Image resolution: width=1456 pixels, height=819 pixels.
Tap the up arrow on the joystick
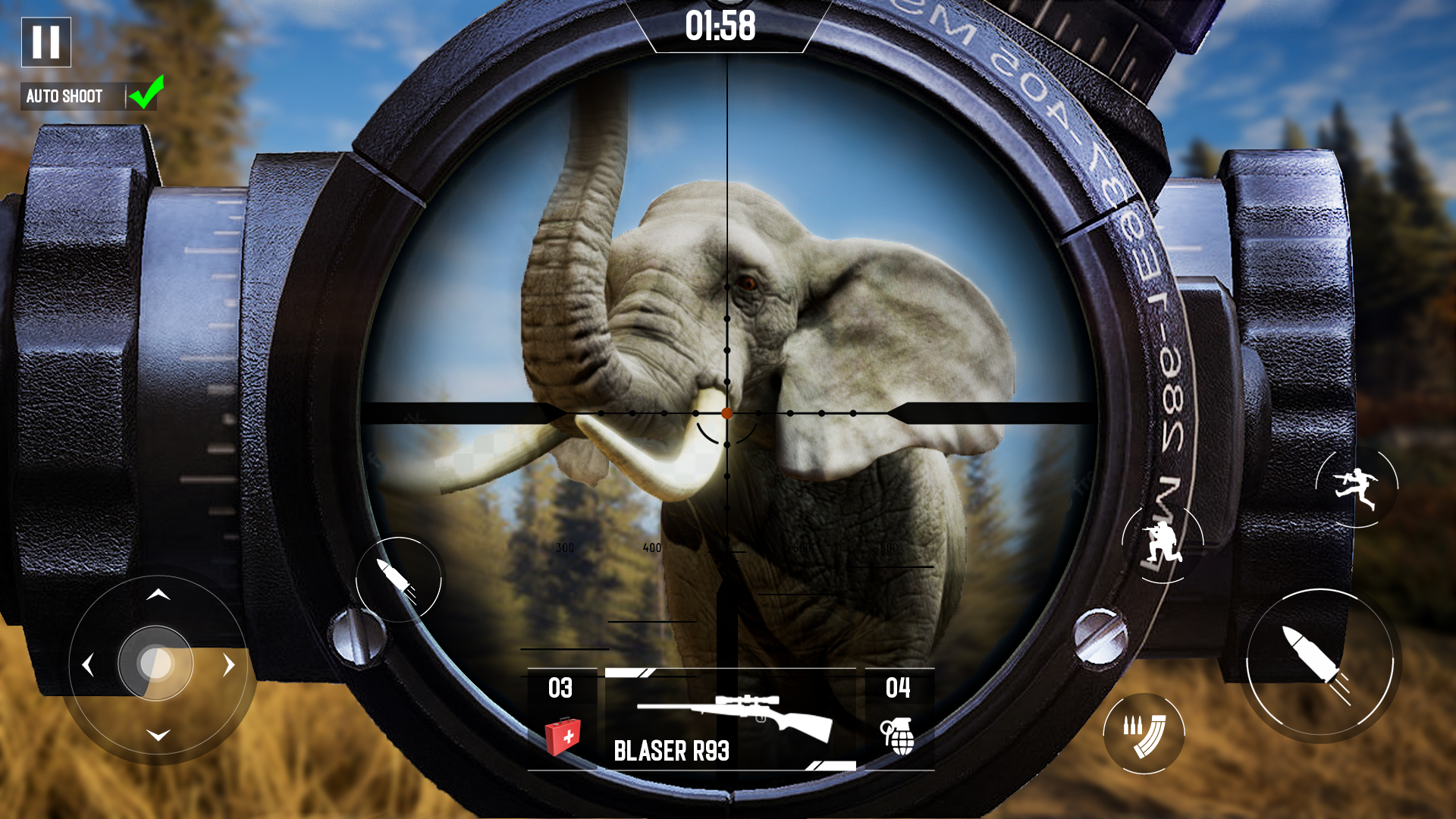158,595
